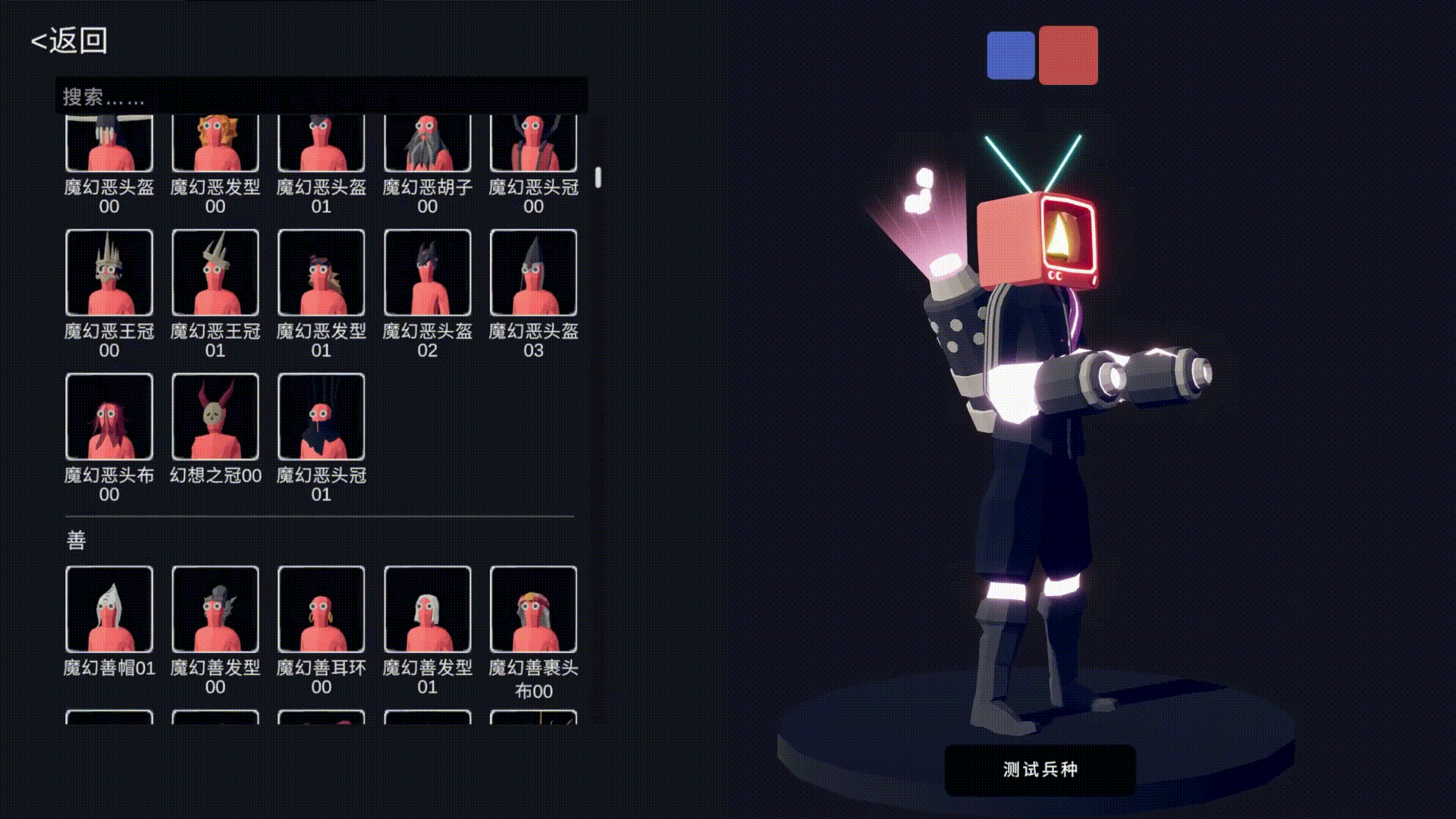The height and width of the screenshot is (819, 1456).
Task: Select the 魔幻恶头盔03 helmet item
Action: click(x=535, y=273)
